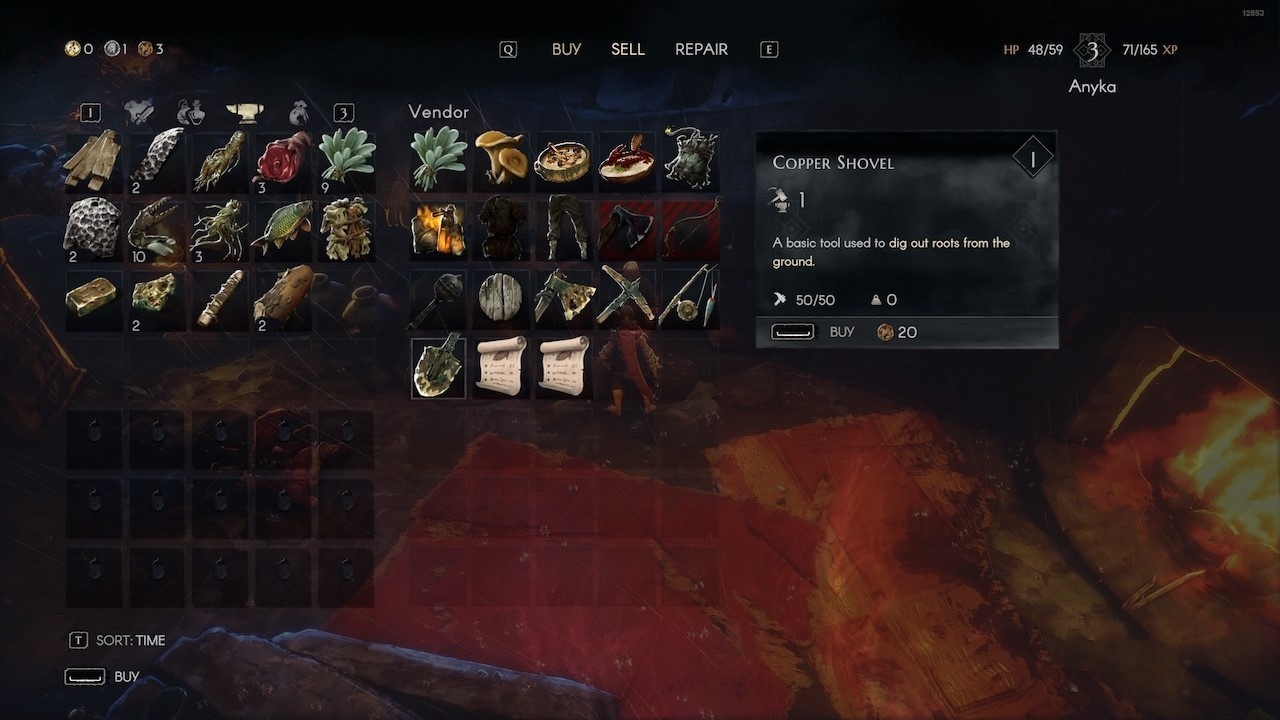Show the anvil crafting materials category

[x=244, y=112]
